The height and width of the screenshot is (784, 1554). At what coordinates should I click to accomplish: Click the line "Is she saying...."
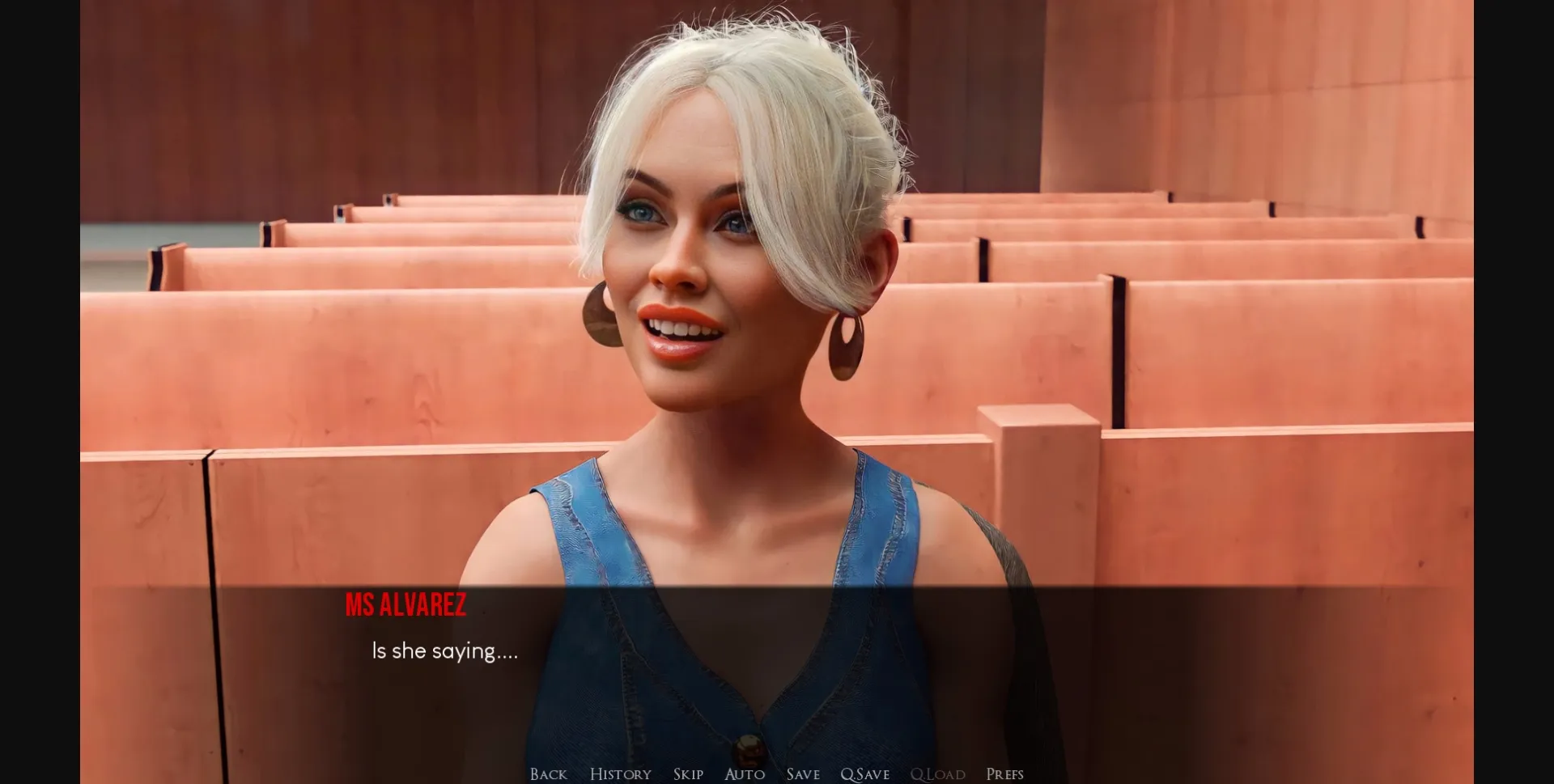444,651
